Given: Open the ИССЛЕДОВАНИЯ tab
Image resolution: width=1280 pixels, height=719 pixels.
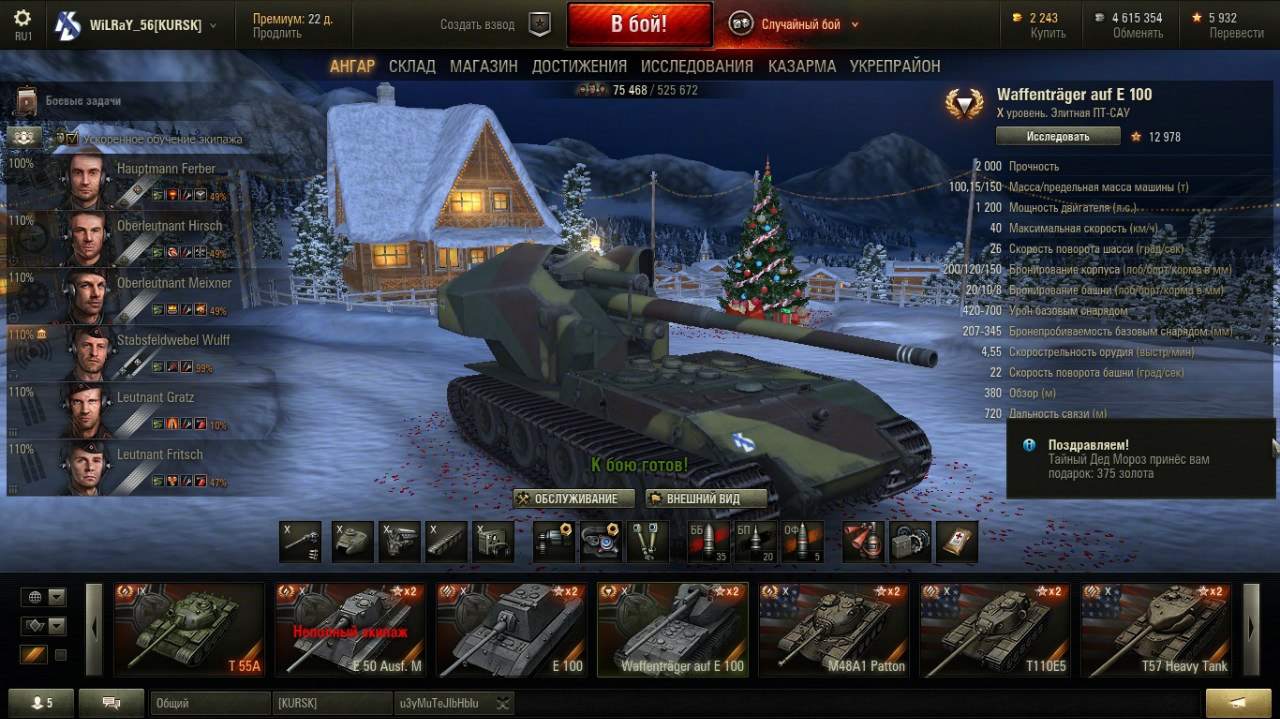Looking at the screenshot, I should tap(697, 66).
